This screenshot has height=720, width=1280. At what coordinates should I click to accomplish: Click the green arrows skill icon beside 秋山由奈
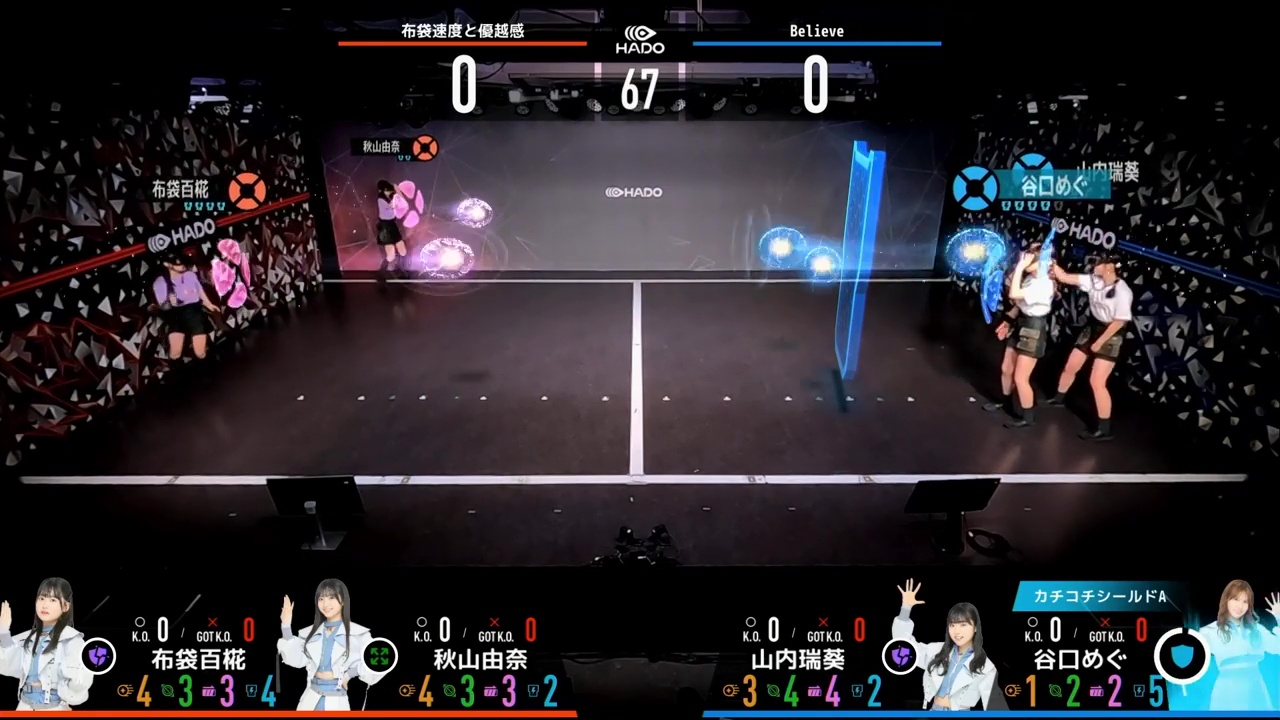[379, 656]
